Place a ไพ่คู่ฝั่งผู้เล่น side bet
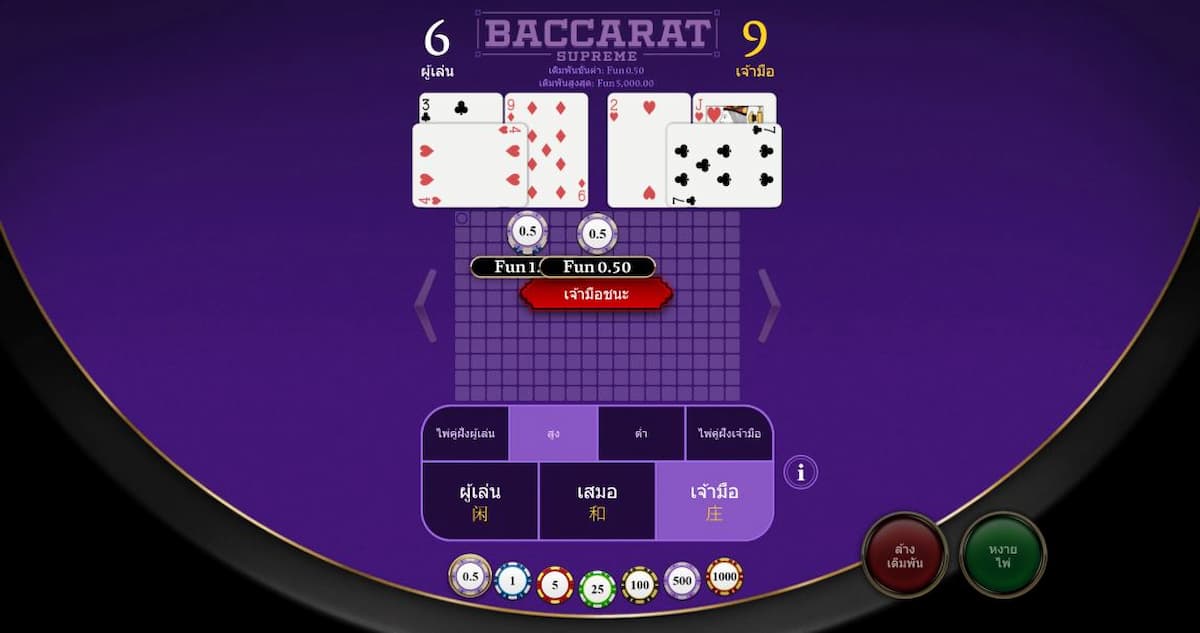Viewport: 1200px width, 633px height. click(x=465, y=434)
